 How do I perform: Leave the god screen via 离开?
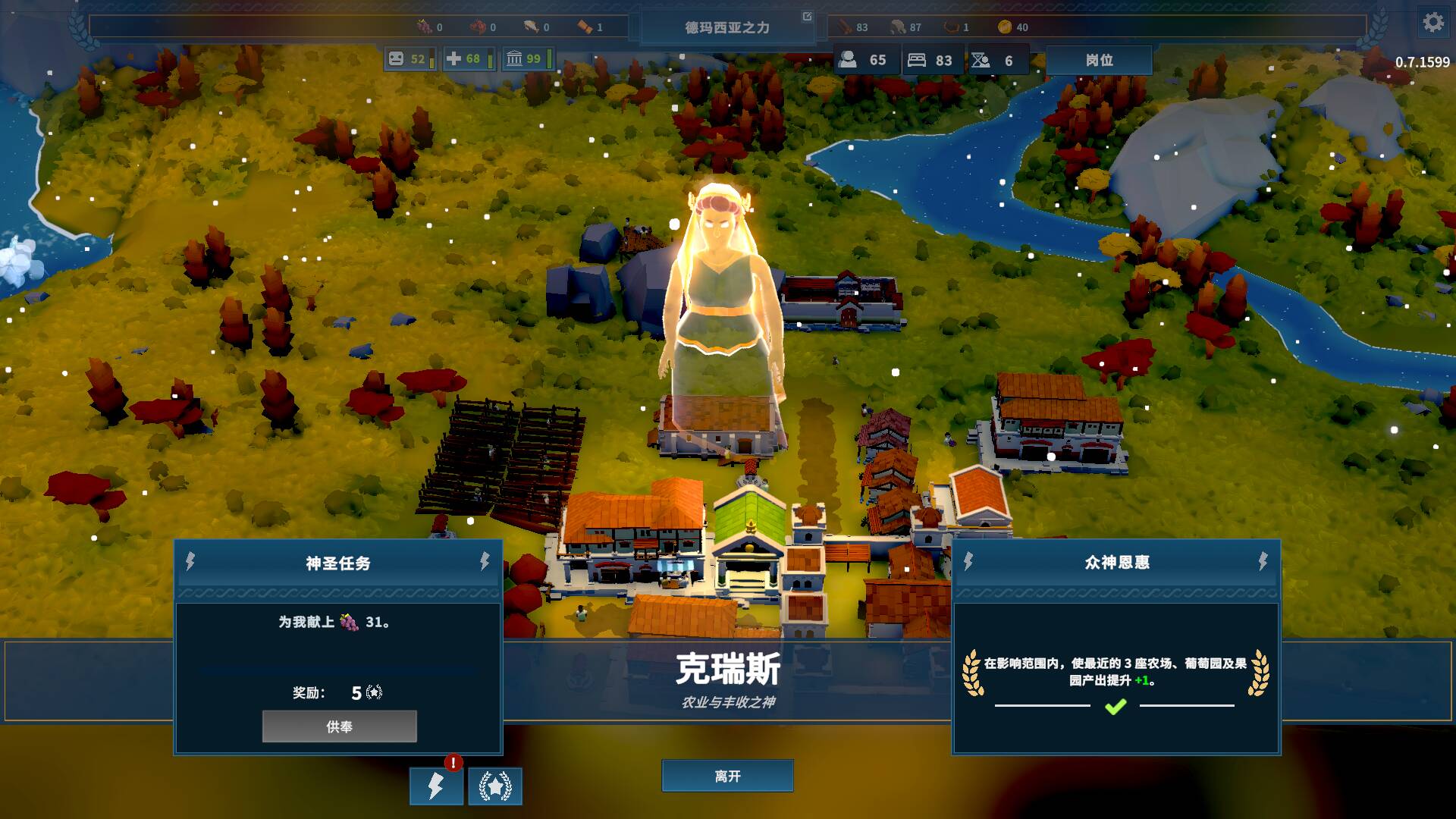pos(727,776)
